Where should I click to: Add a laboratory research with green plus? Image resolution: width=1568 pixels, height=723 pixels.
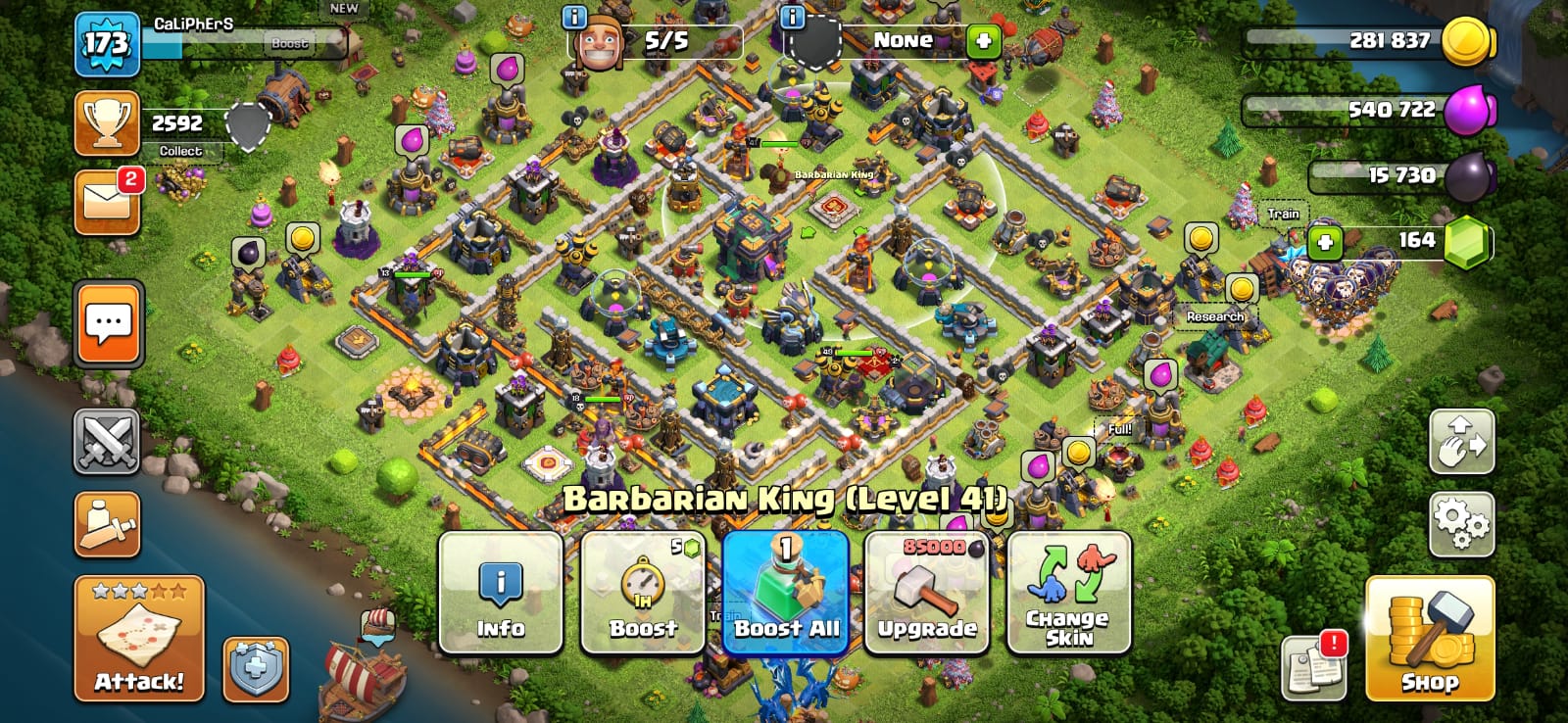coord(983,41)
